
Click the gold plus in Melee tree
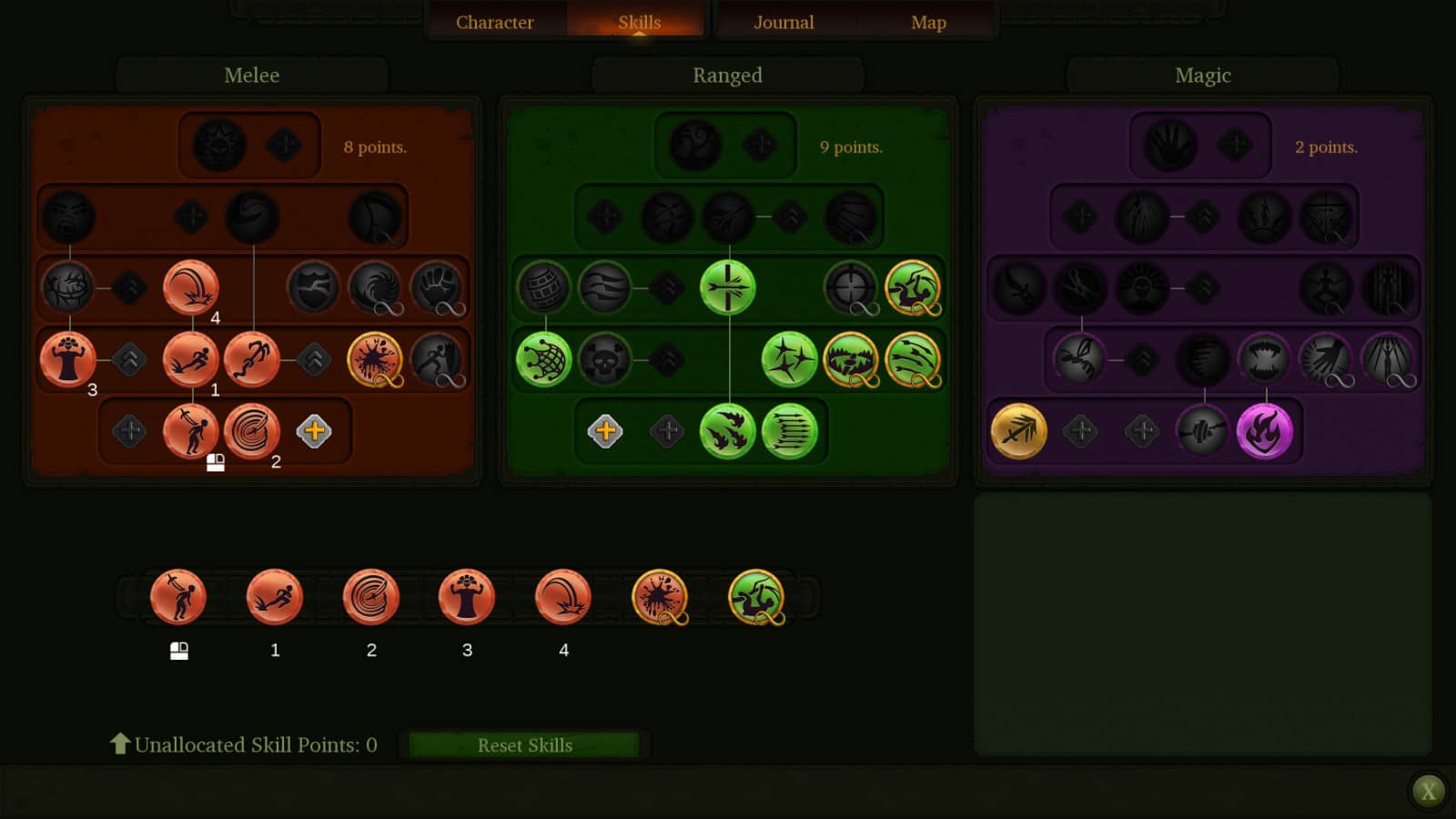pos(314,431)
